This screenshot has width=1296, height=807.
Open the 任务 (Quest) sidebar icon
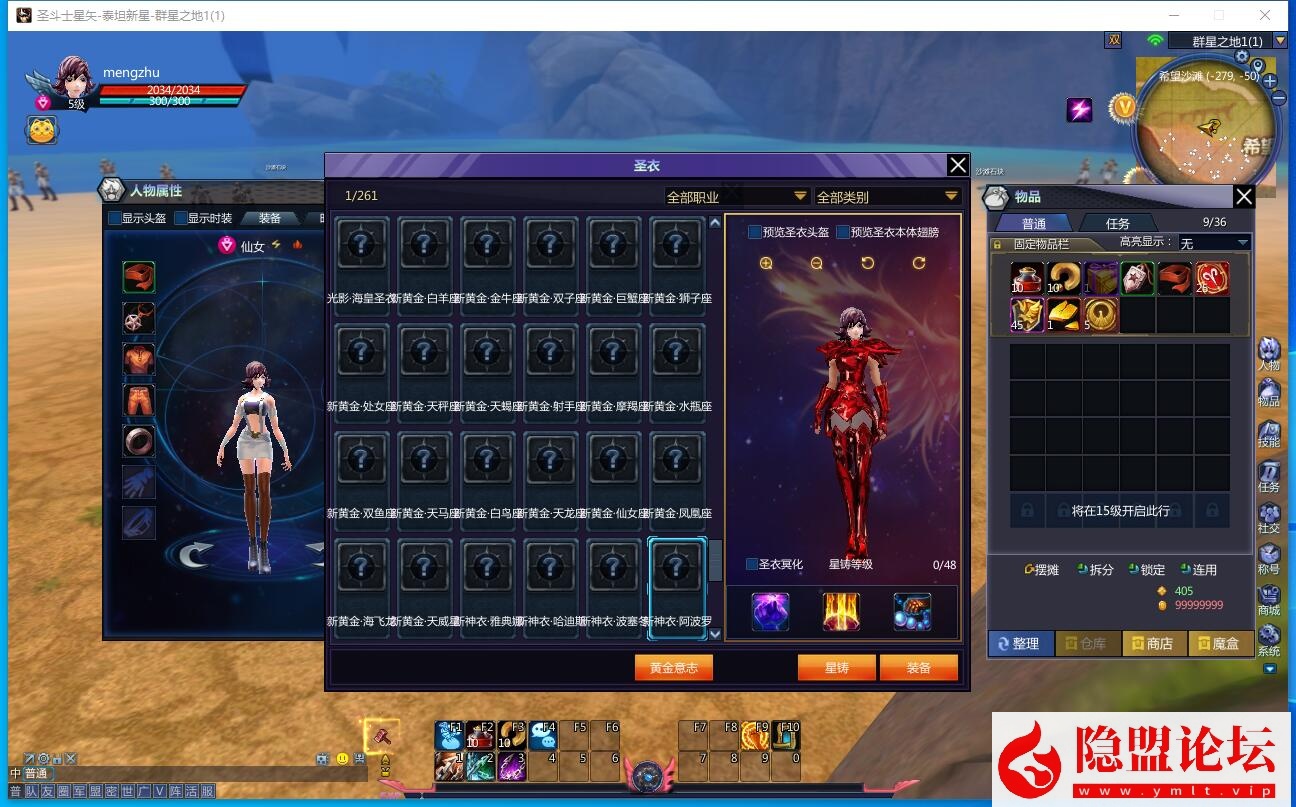(1270, 468)
